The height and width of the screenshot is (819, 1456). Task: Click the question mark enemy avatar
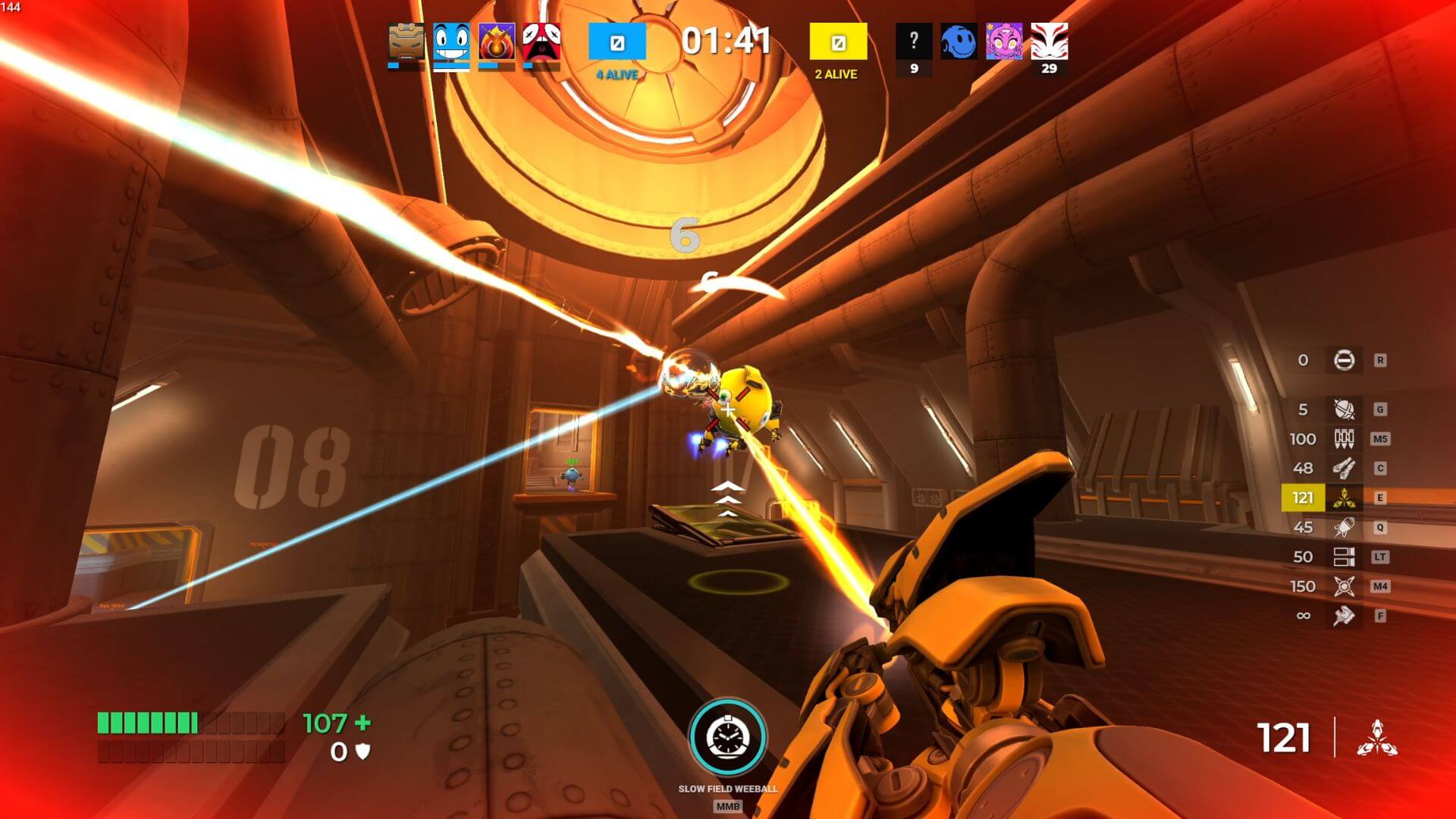click(914, 42)
